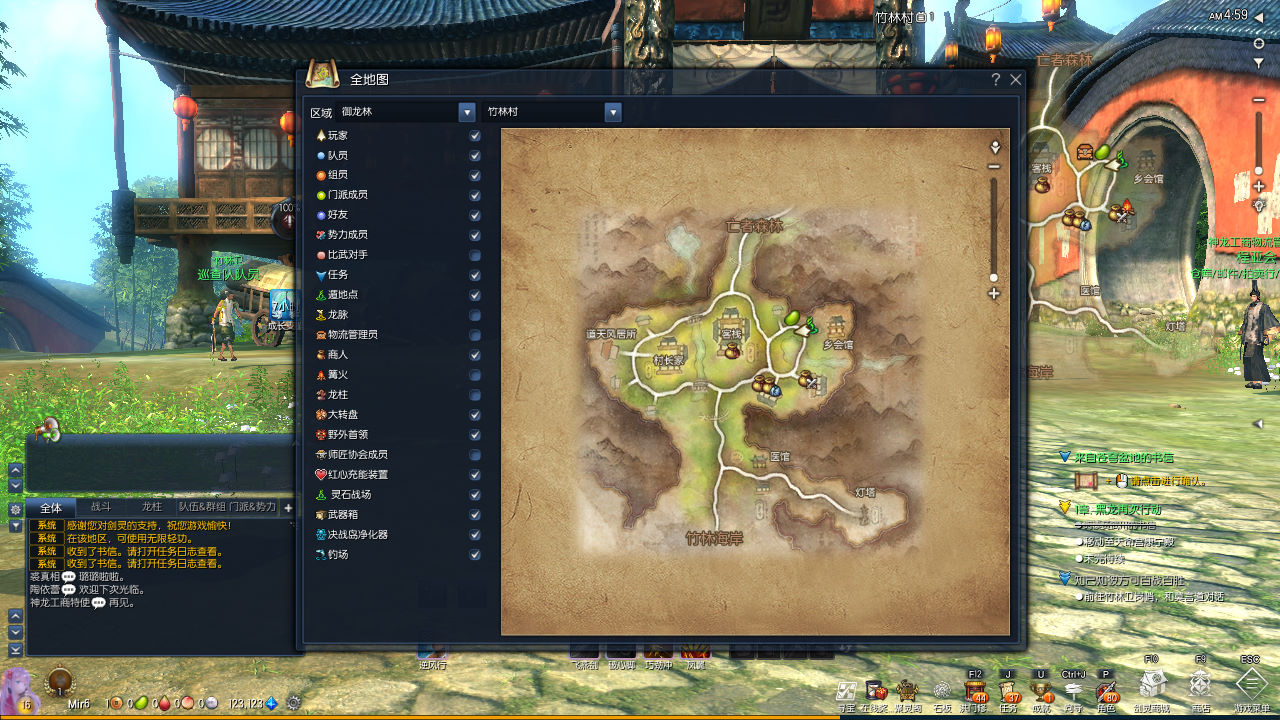The image size is (1280, 720).
Task: Enable the 比武对手 duel opponent filter
Action: point(475,255)
